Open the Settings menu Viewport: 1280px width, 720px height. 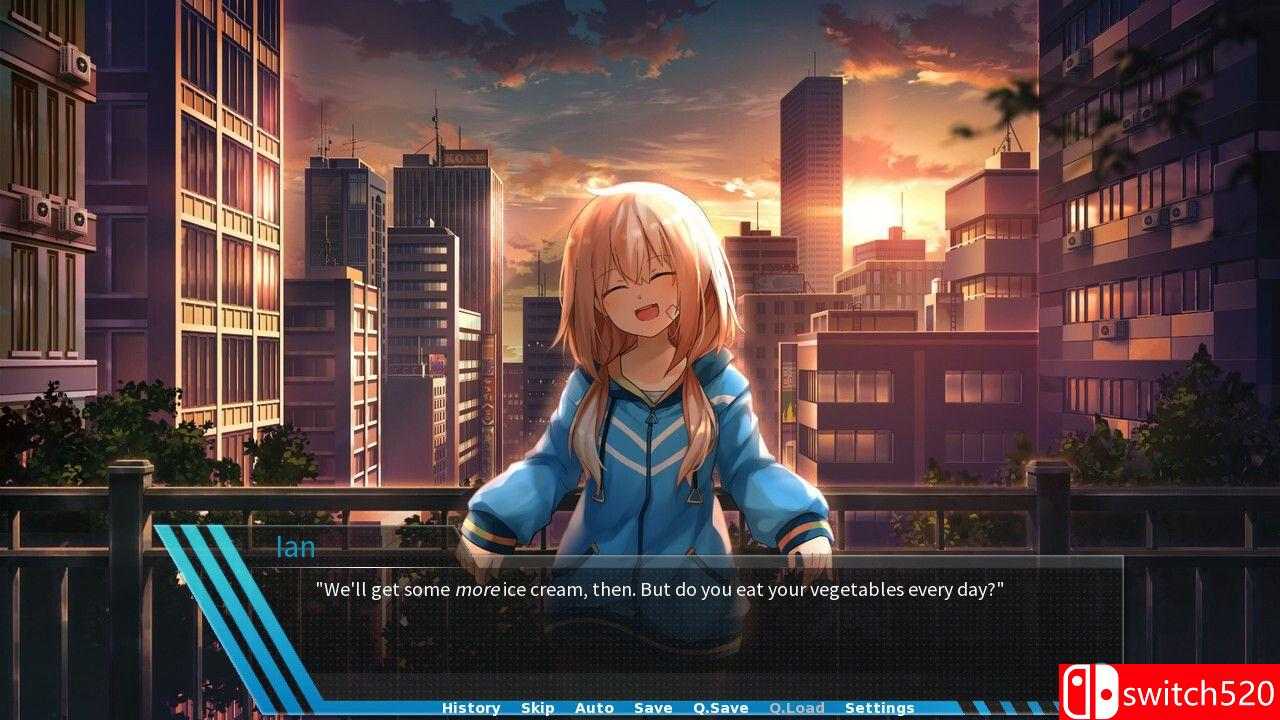tap(879, 707)
